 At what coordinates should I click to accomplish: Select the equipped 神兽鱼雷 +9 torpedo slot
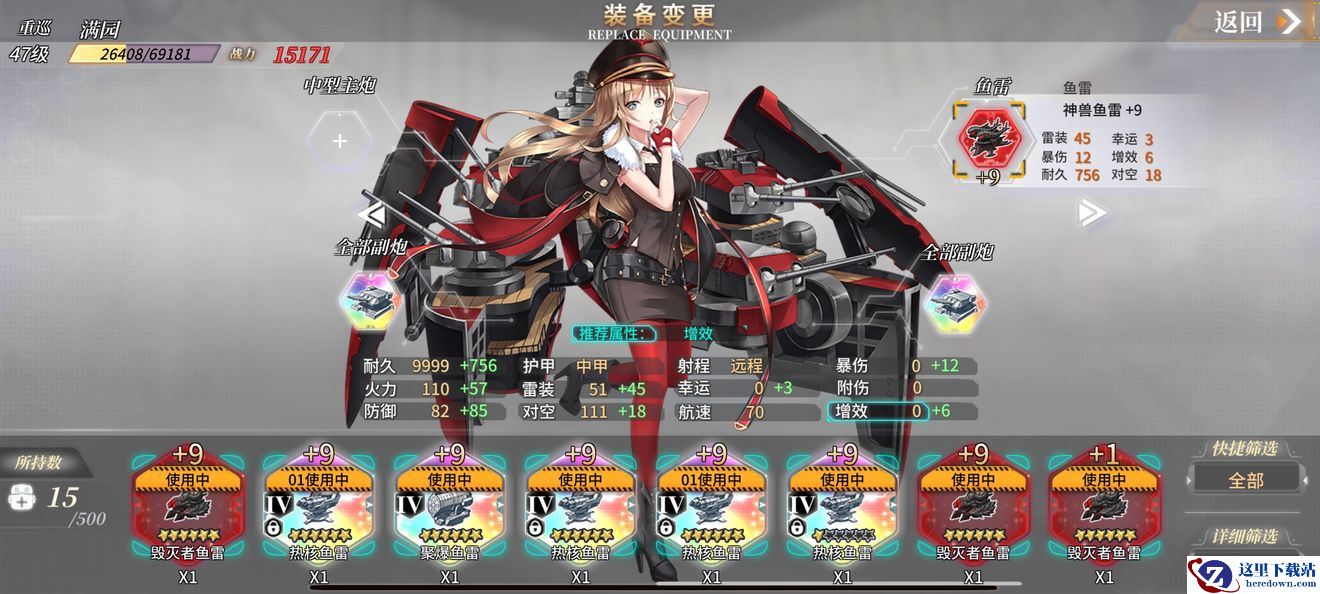point(988,139)
